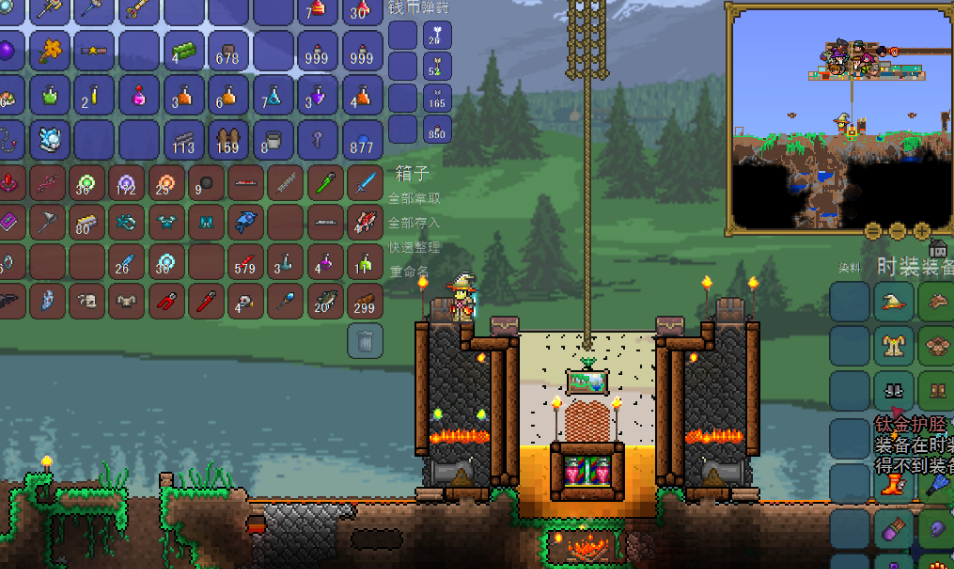
Task: Pick the inventory stack of 877
Action: [363, 140]
